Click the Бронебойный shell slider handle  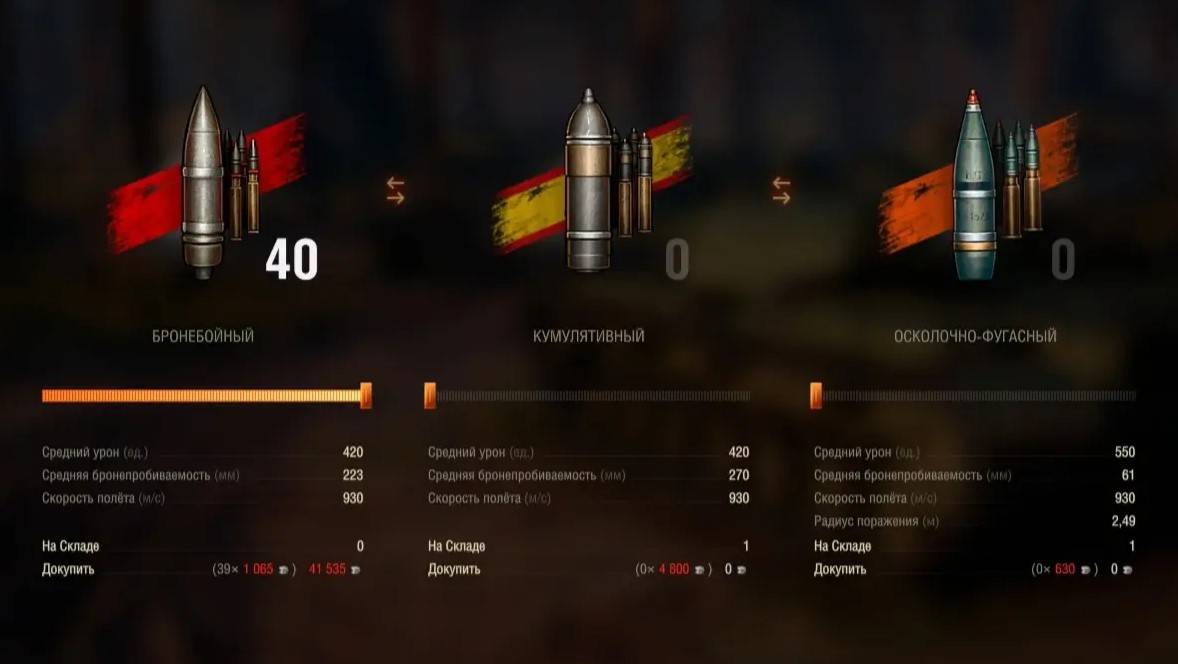click(366, 396)
